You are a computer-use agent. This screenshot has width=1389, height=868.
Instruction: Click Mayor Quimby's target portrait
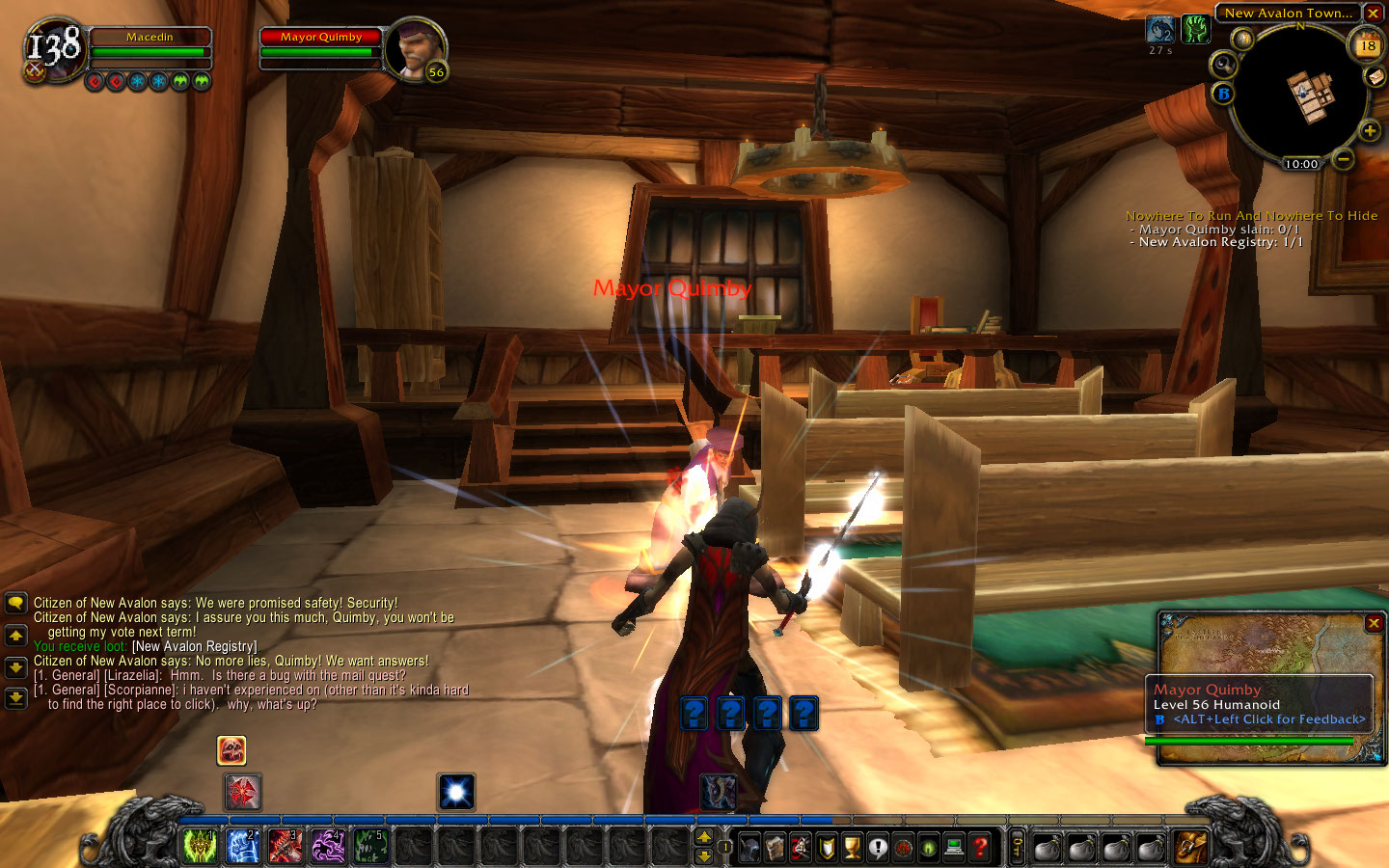pyautogui.click(x=416, y=49)
